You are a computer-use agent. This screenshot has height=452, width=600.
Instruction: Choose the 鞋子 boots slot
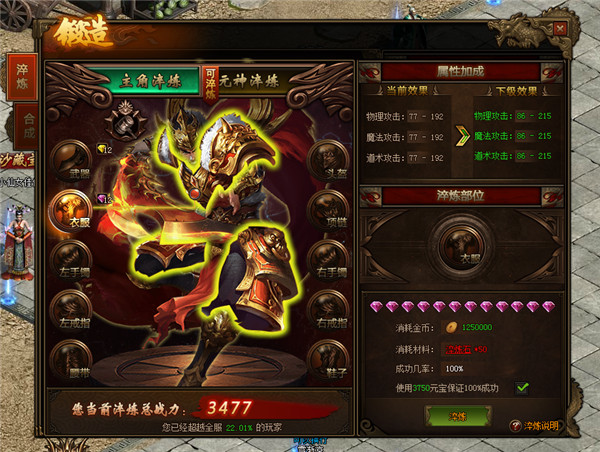click(x=329, y=357)
